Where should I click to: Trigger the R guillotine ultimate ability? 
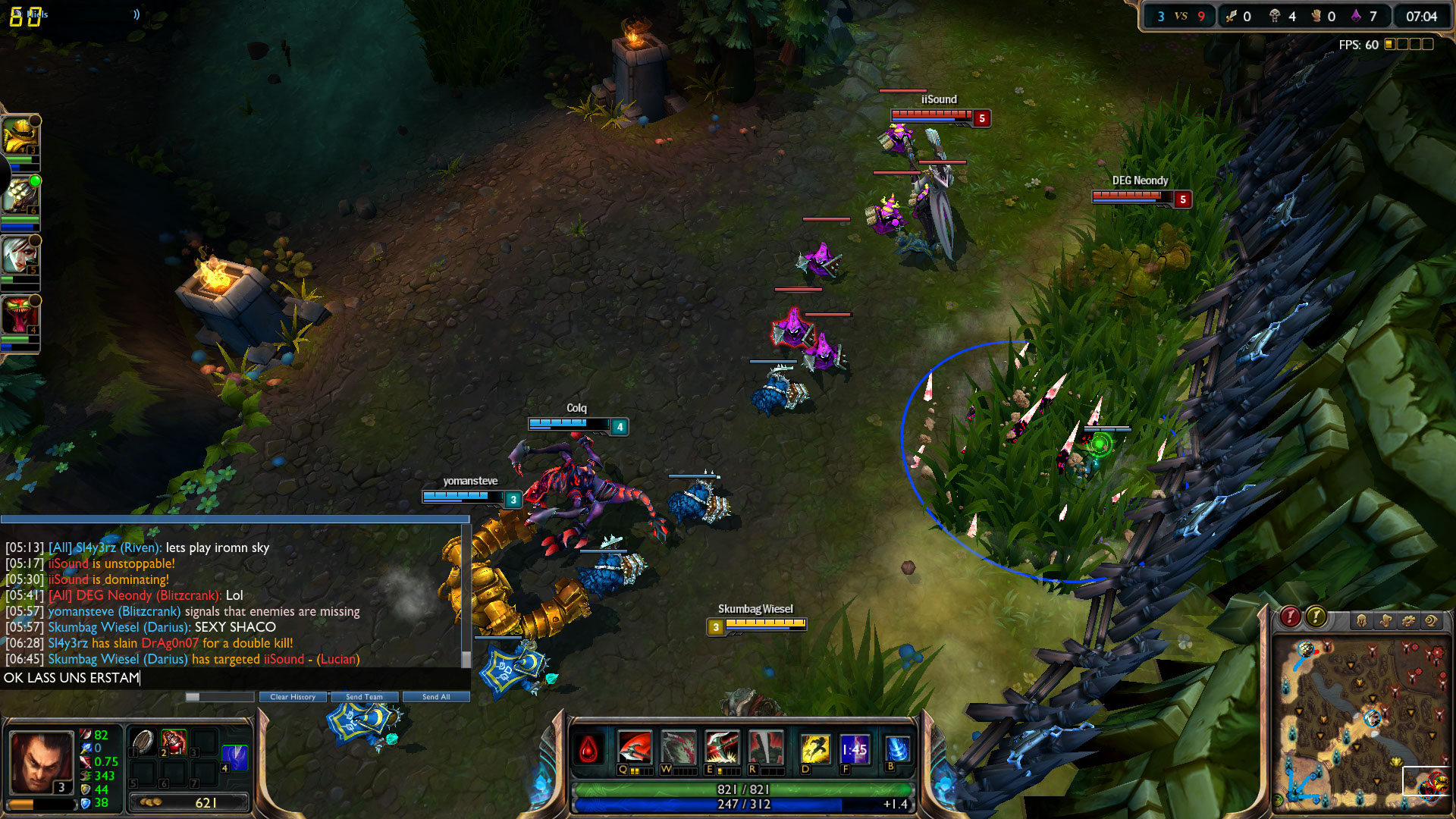coord(765,748)
